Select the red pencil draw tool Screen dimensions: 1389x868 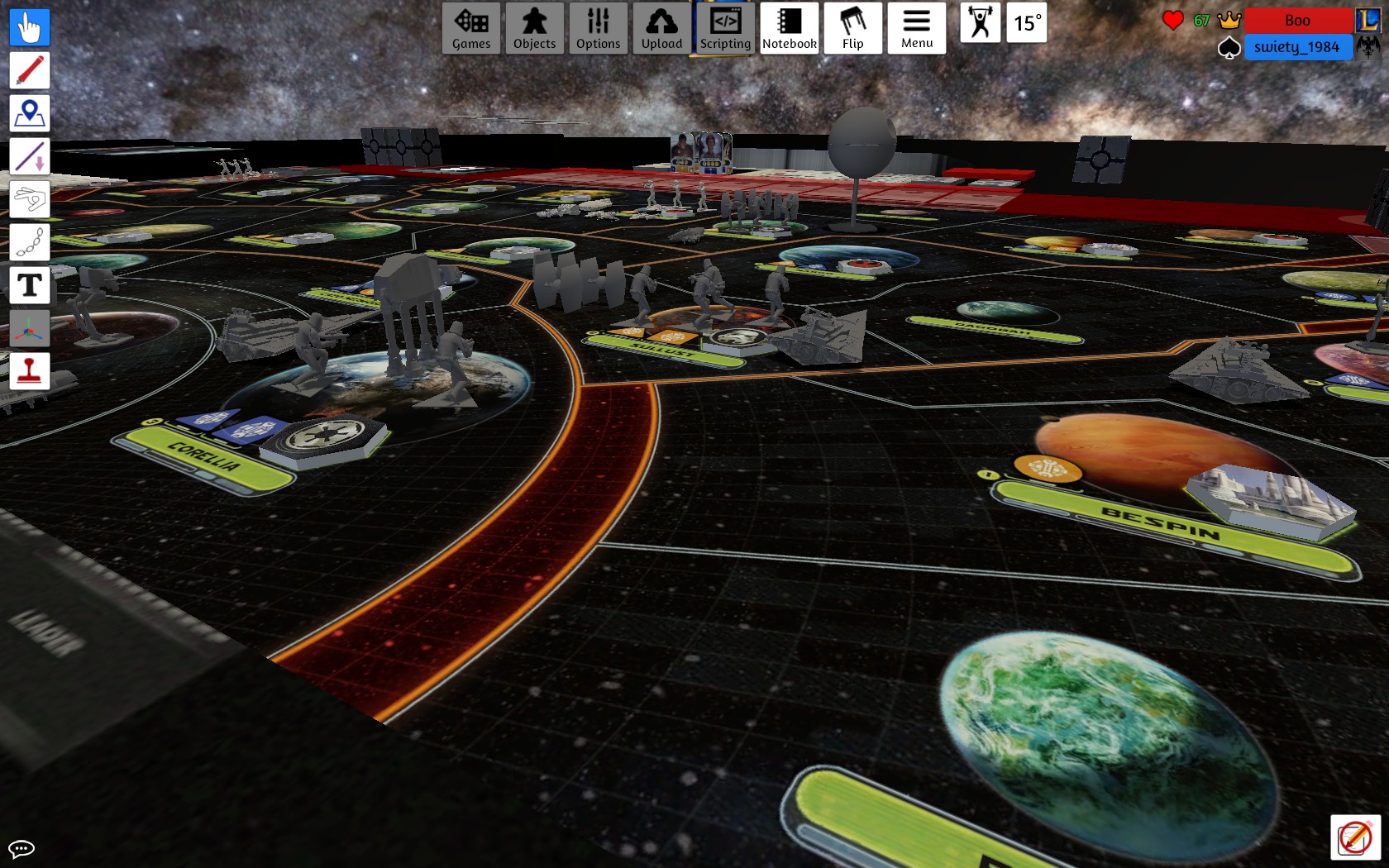coord(30,70)
